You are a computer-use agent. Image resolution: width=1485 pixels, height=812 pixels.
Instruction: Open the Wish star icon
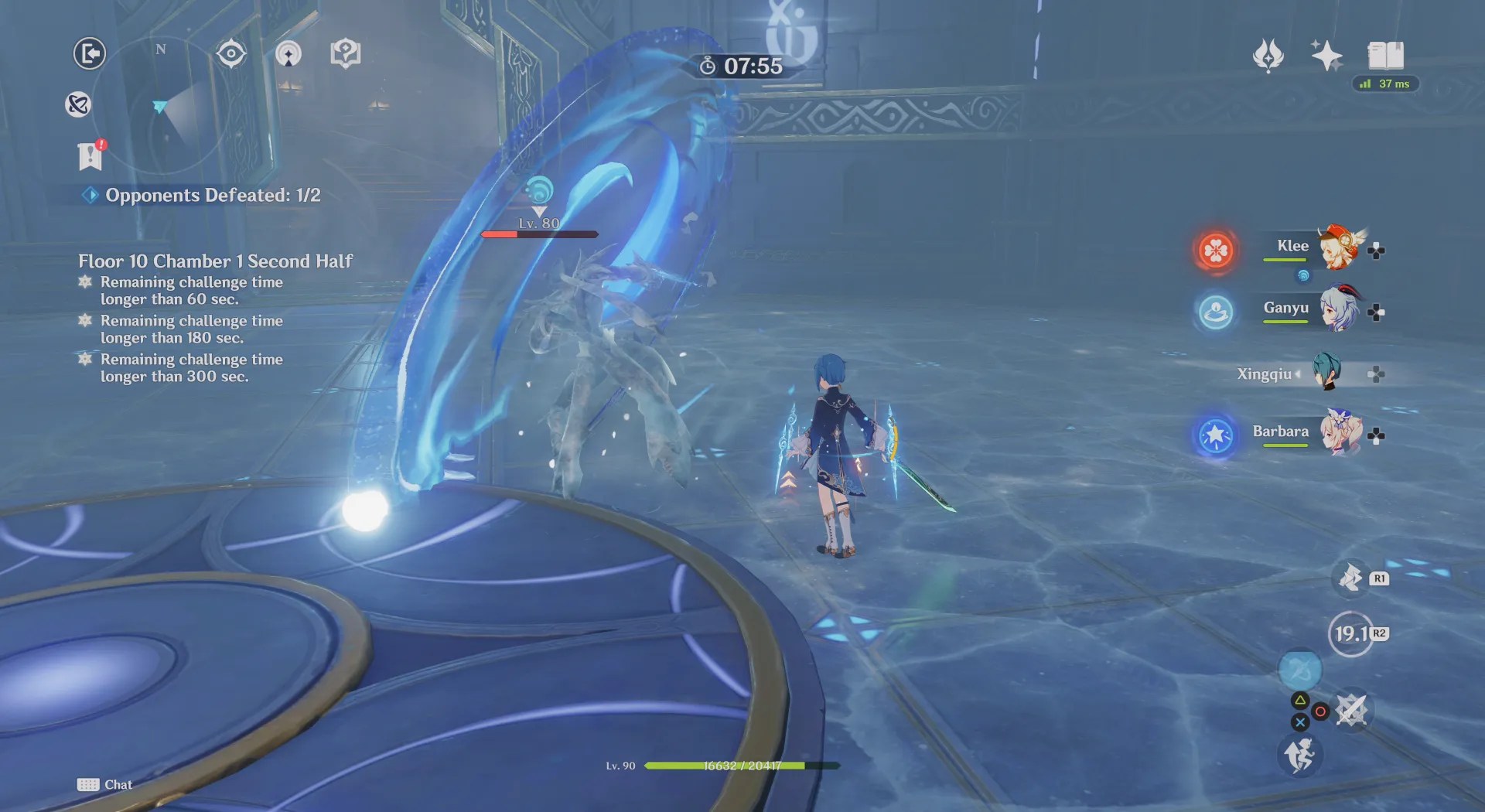click(x=1327, y=54)
